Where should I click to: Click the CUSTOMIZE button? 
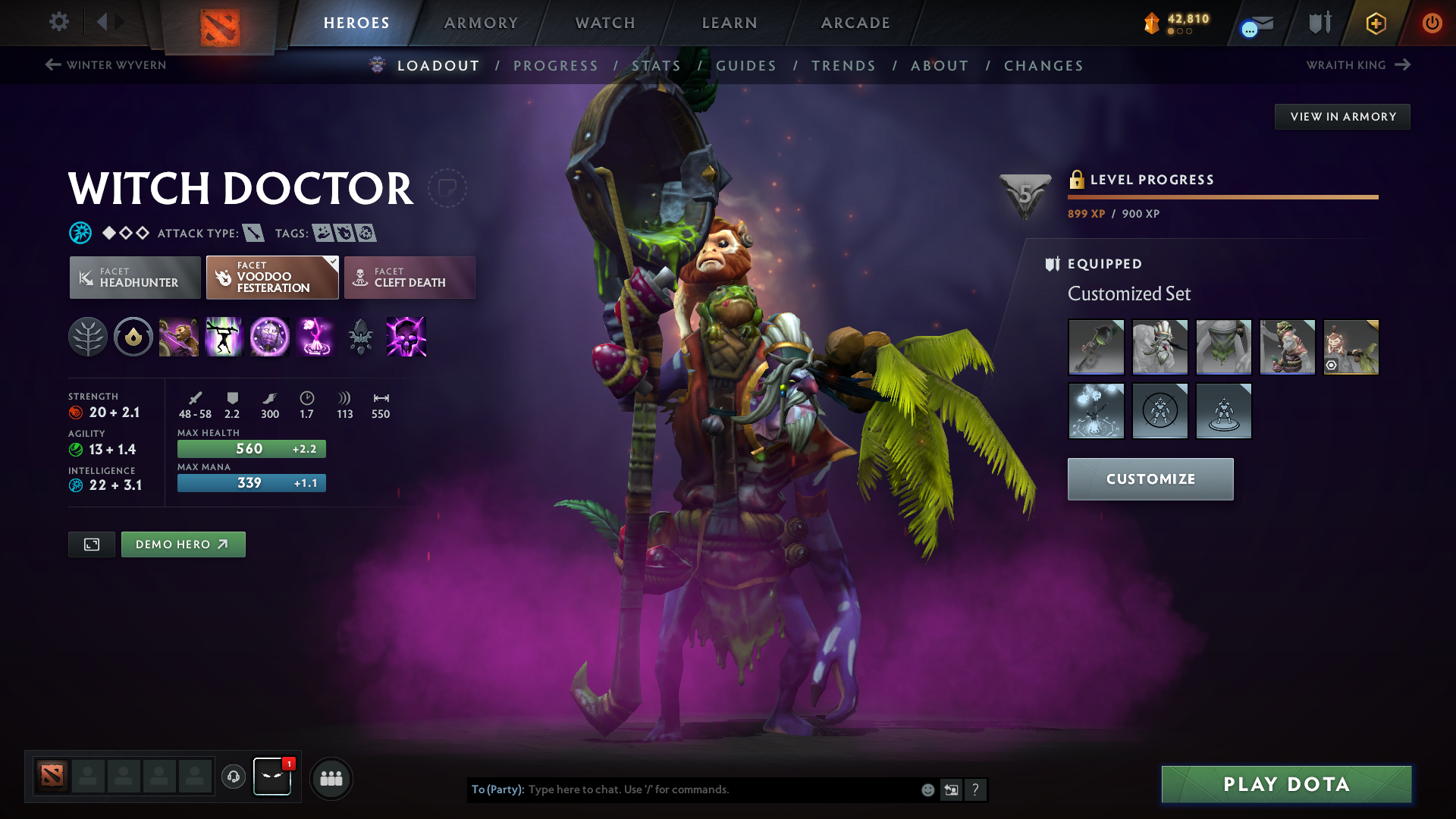pos(1150,479)
